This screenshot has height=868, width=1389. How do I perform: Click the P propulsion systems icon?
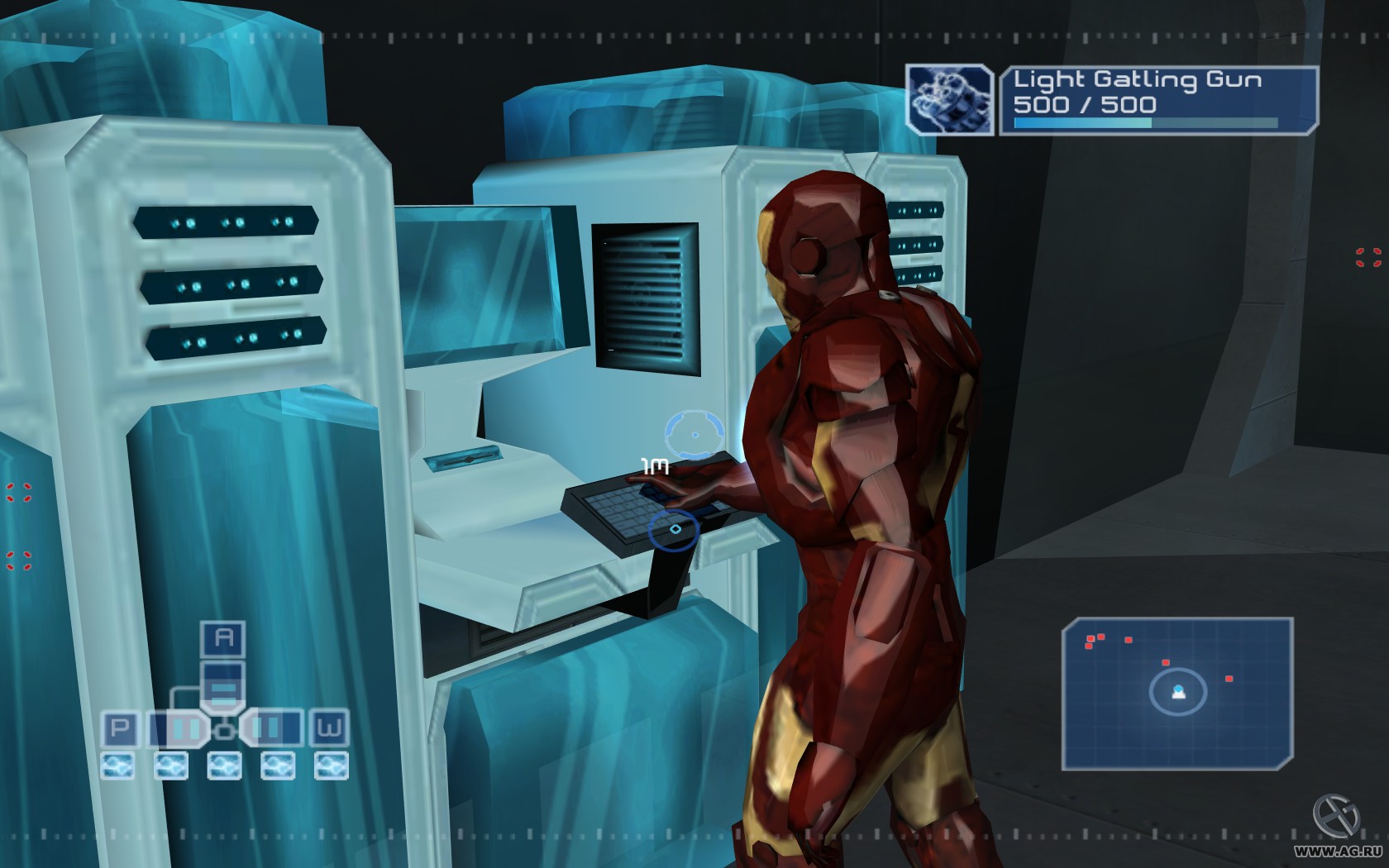tap(121, 727)
